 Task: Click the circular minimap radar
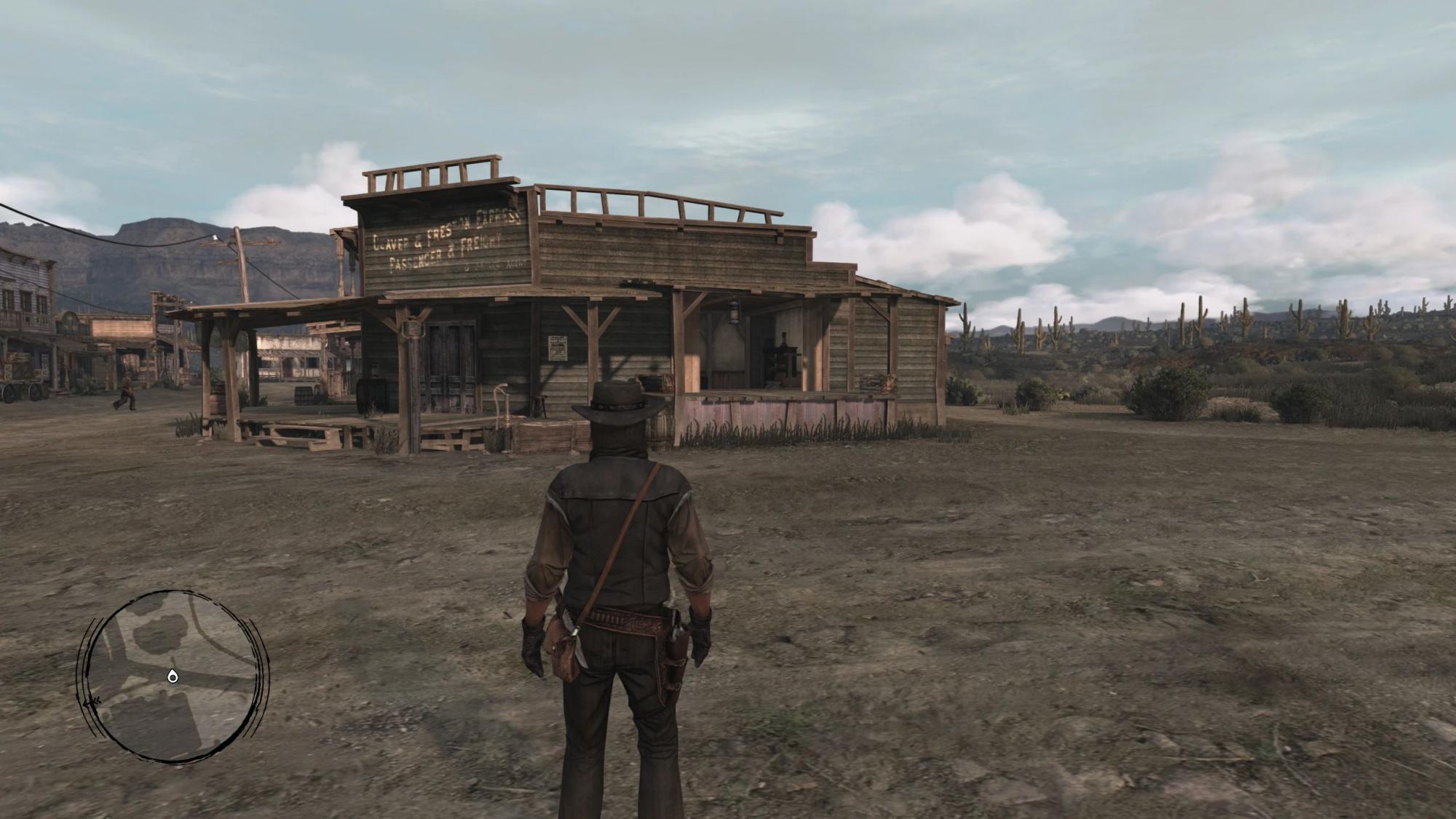click(x=173, y=676)
